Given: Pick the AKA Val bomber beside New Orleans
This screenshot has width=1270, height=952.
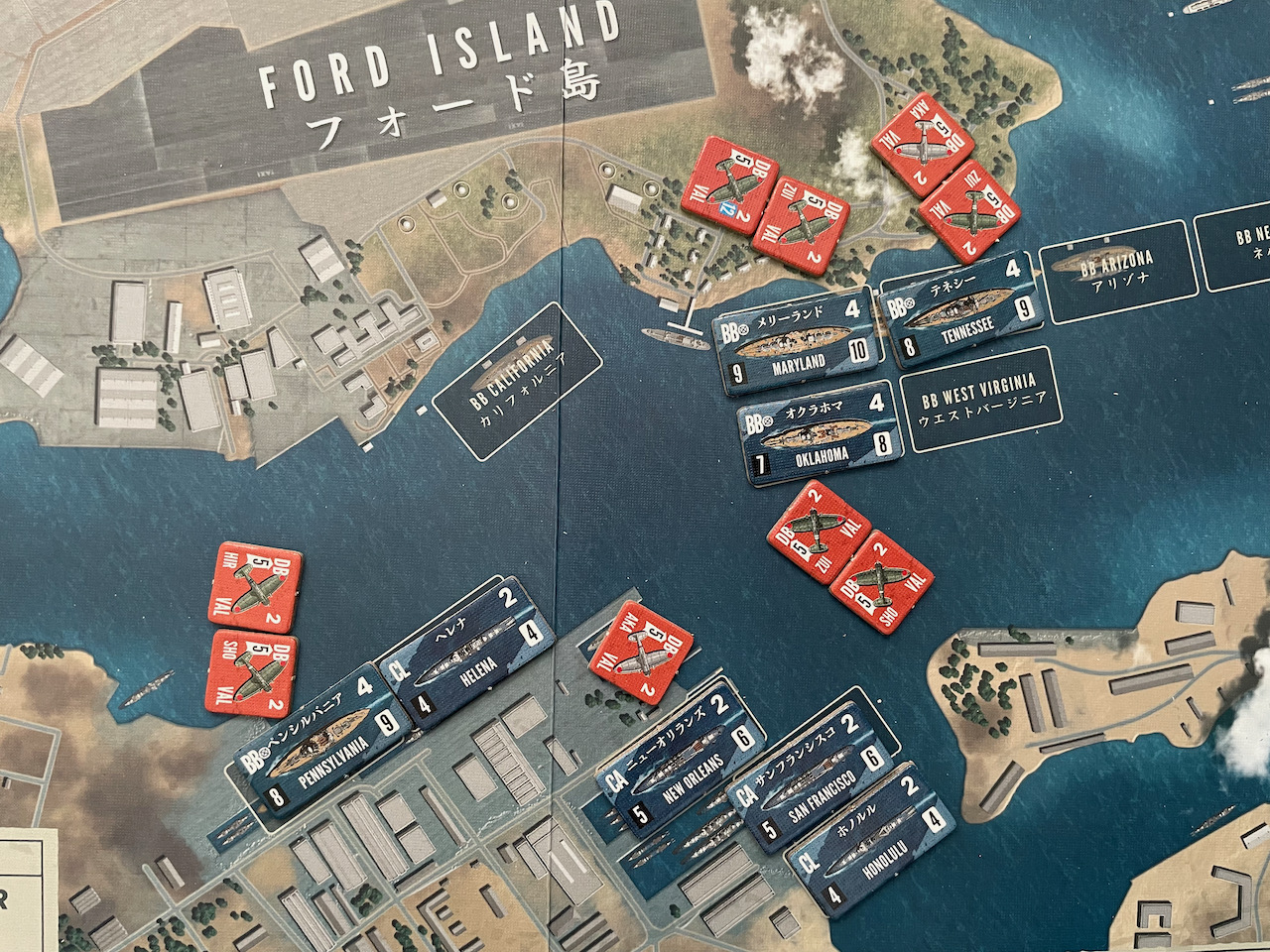Looking at the screenshot, I should 640,652.
